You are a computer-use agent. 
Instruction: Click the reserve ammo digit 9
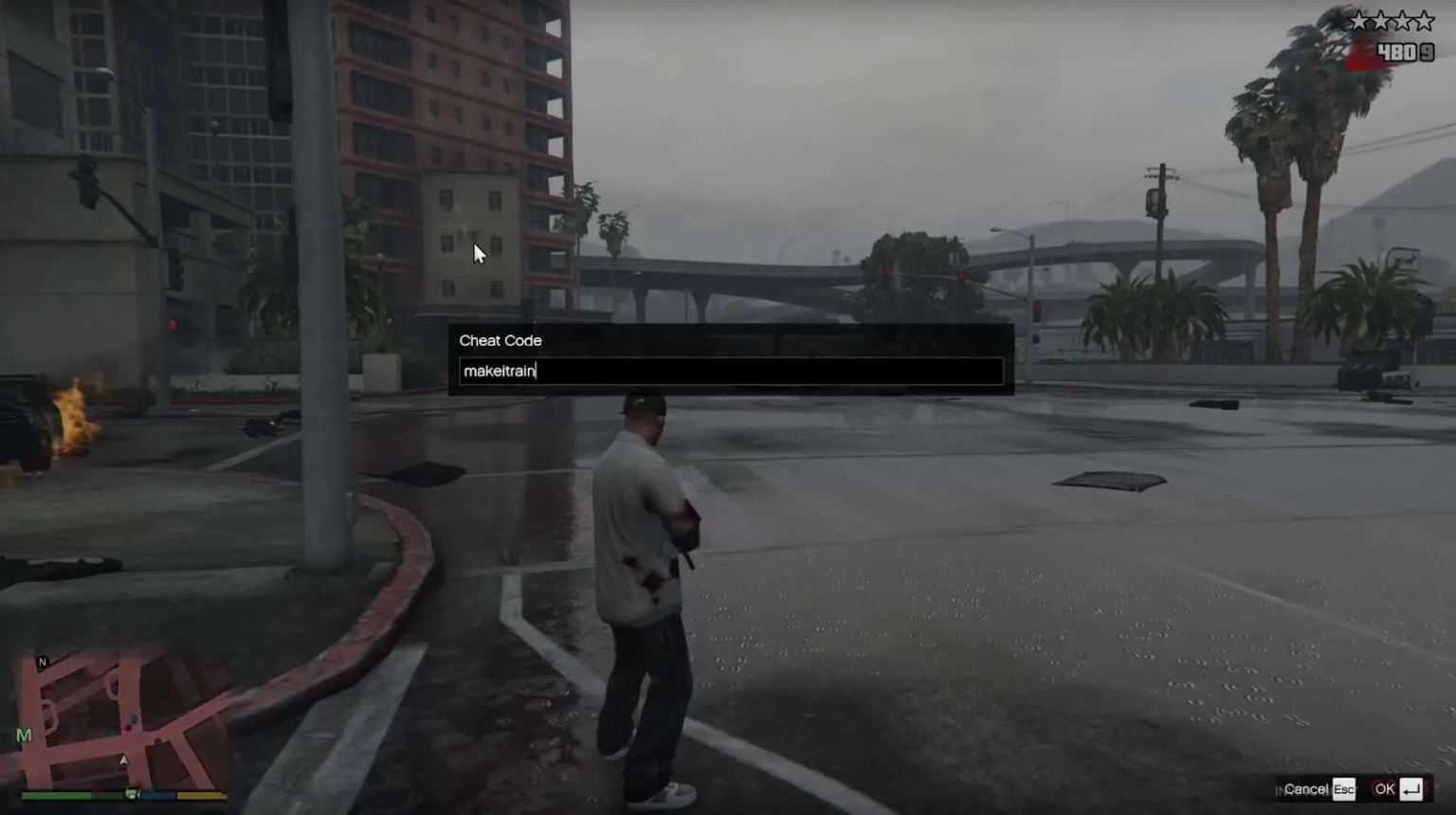tap(1428, 51)
